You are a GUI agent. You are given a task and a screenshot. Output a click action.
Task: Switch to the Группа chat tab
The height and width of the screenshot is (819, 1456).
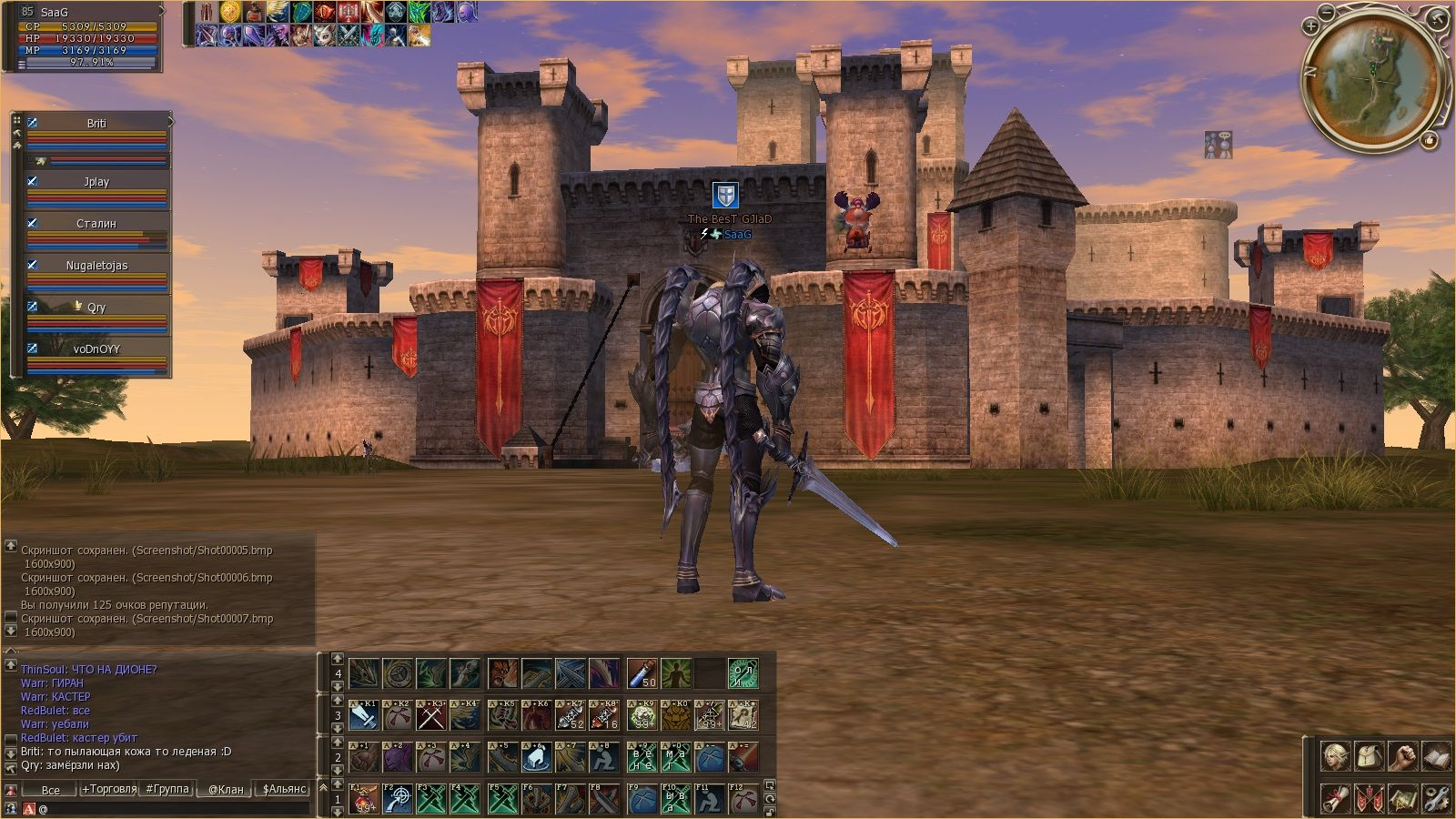[167, 789]
